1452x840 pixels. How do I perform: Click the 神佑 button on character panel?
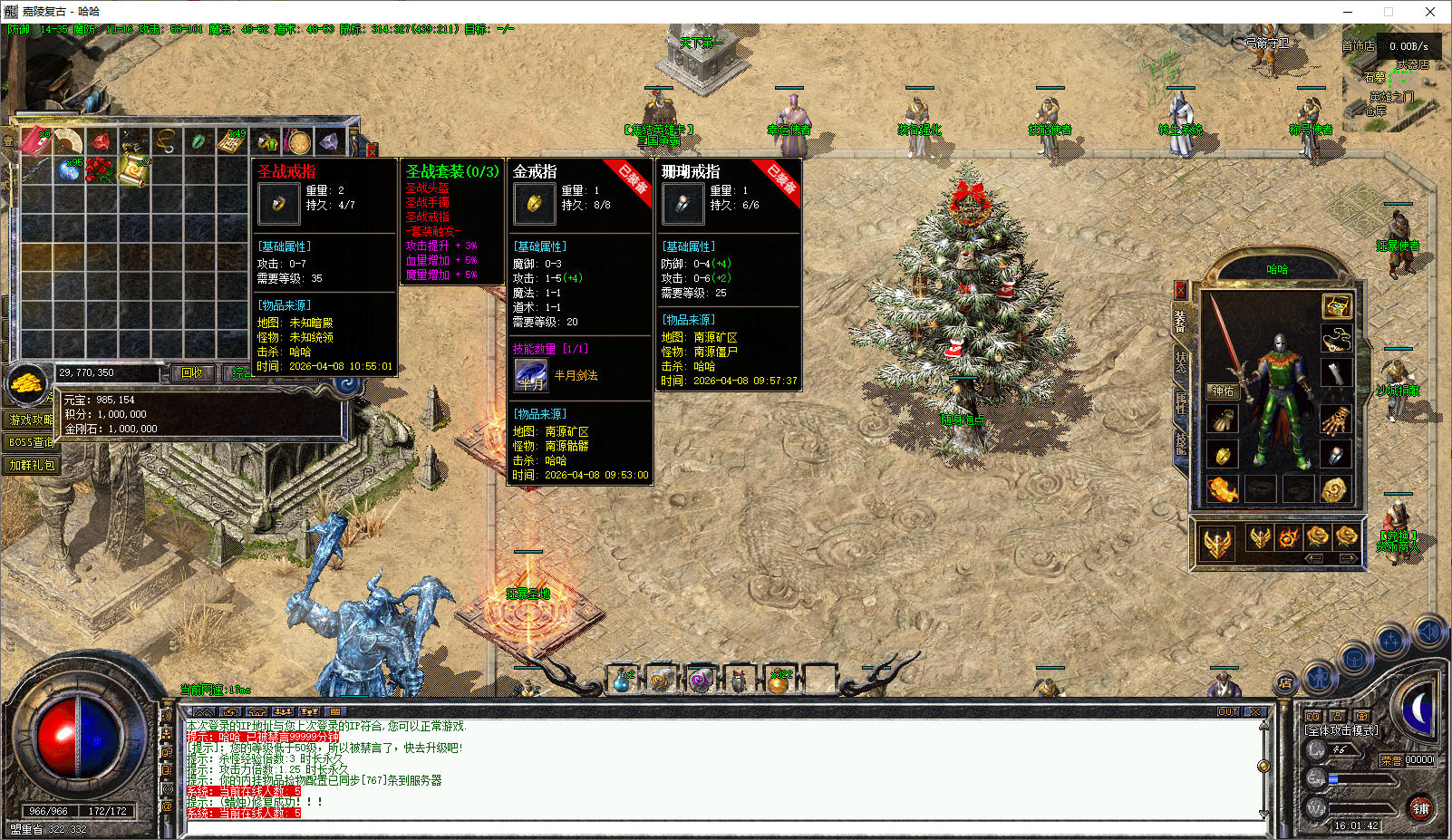[x=1223, y=391]
